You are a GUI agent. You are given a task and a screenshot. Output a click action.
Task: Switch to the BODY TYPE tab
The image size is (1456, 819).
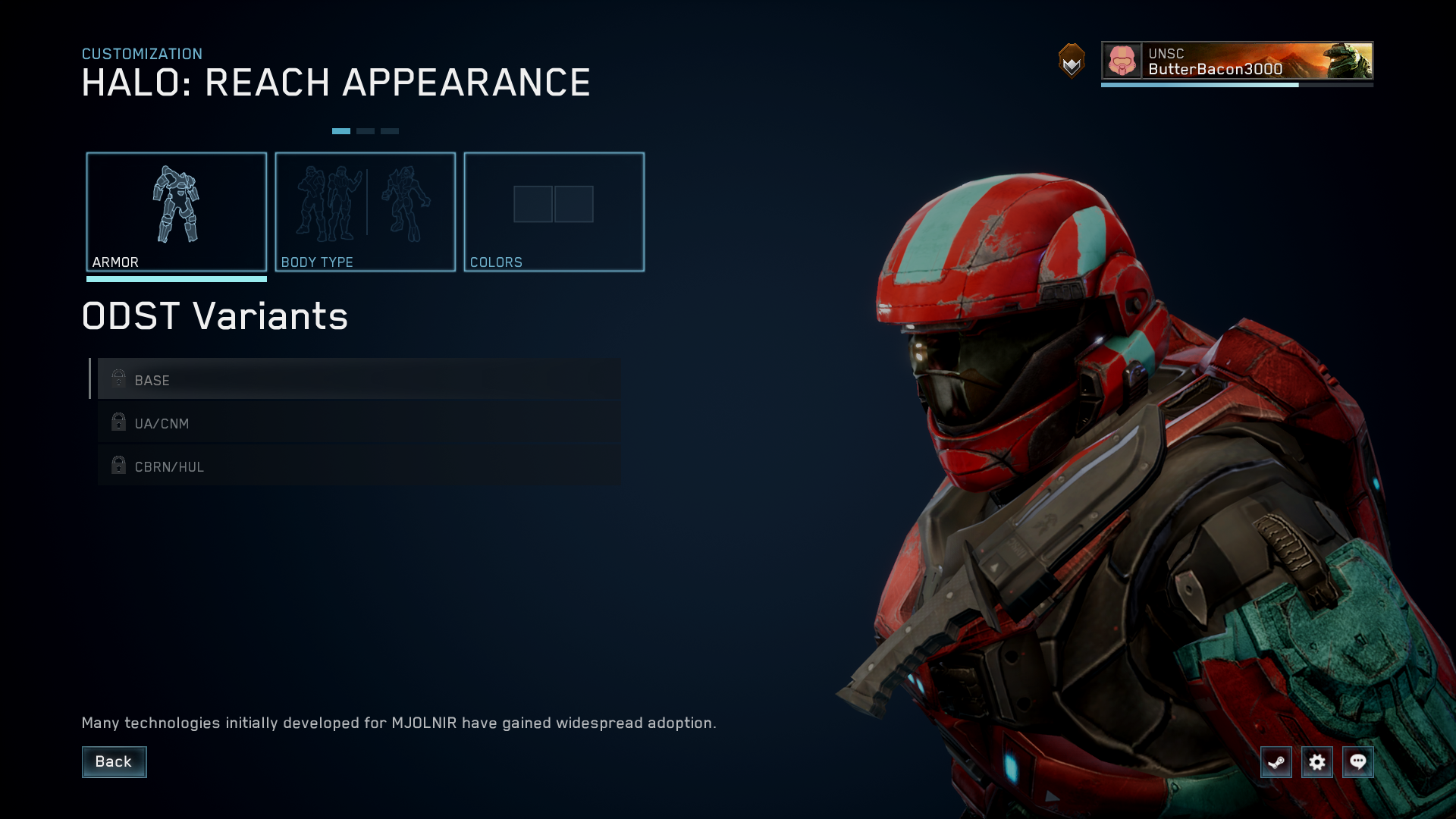pos(366,212)
